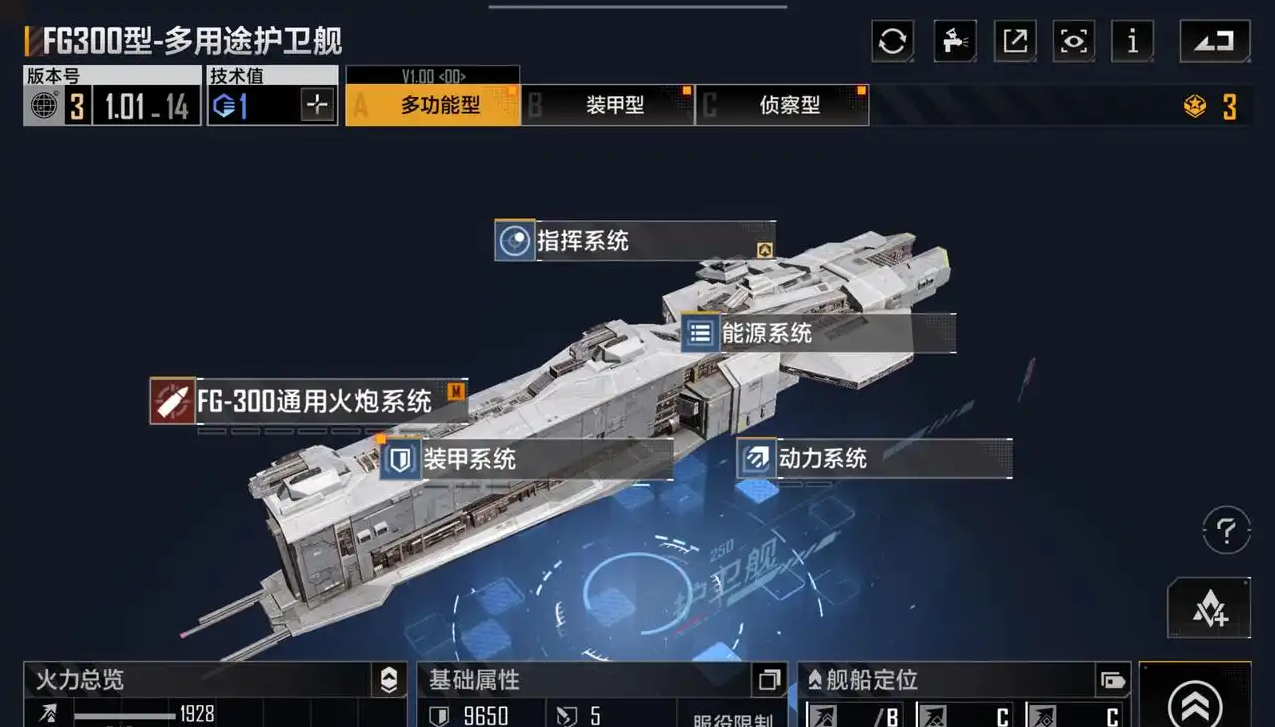The height and width of the screenshot is (727, 1275).
Task: Expand the 火力总览 panel
Action: pos(388,680)
